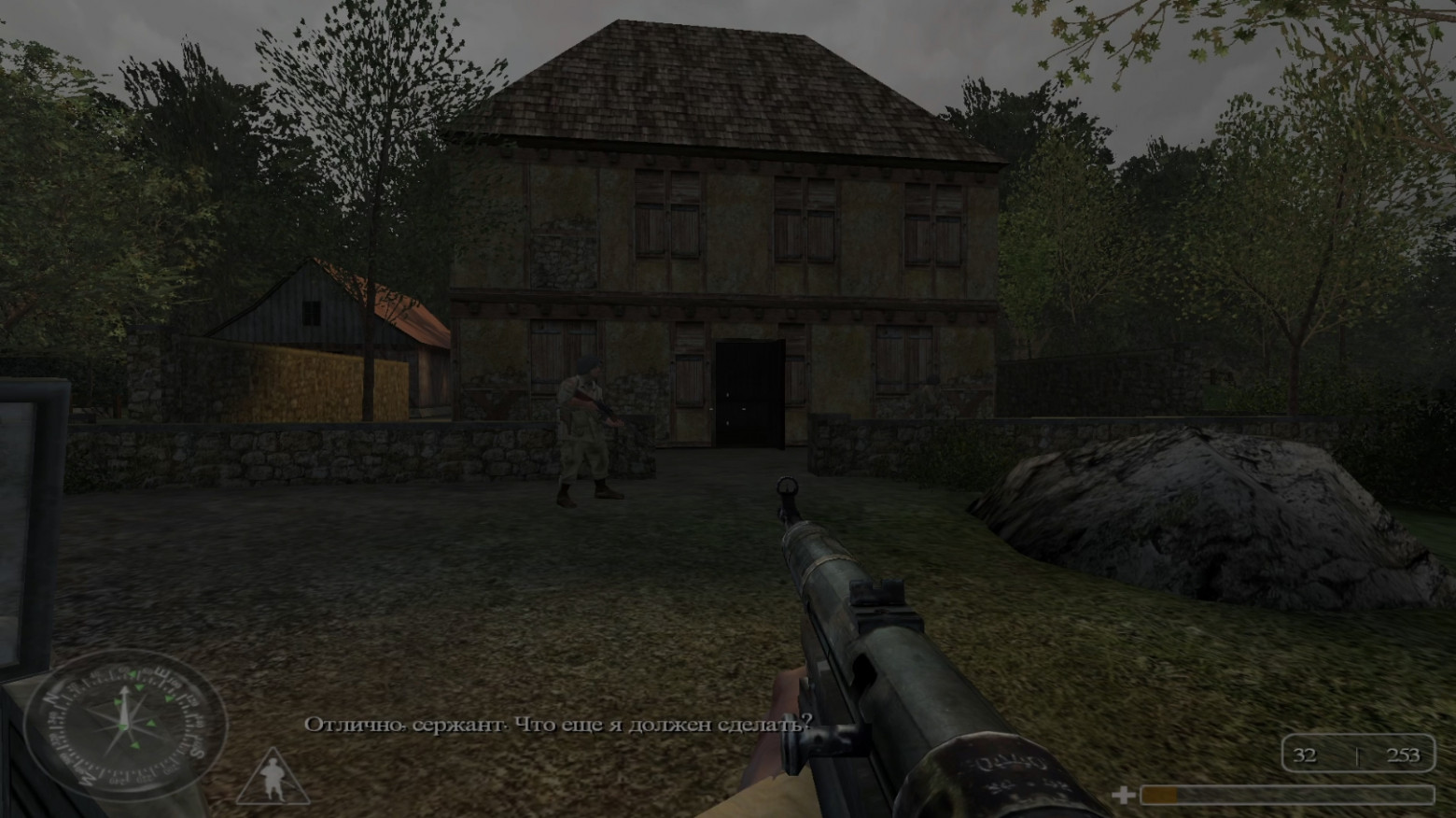Click the health cross icon near the bar

tap(1125, 795)
